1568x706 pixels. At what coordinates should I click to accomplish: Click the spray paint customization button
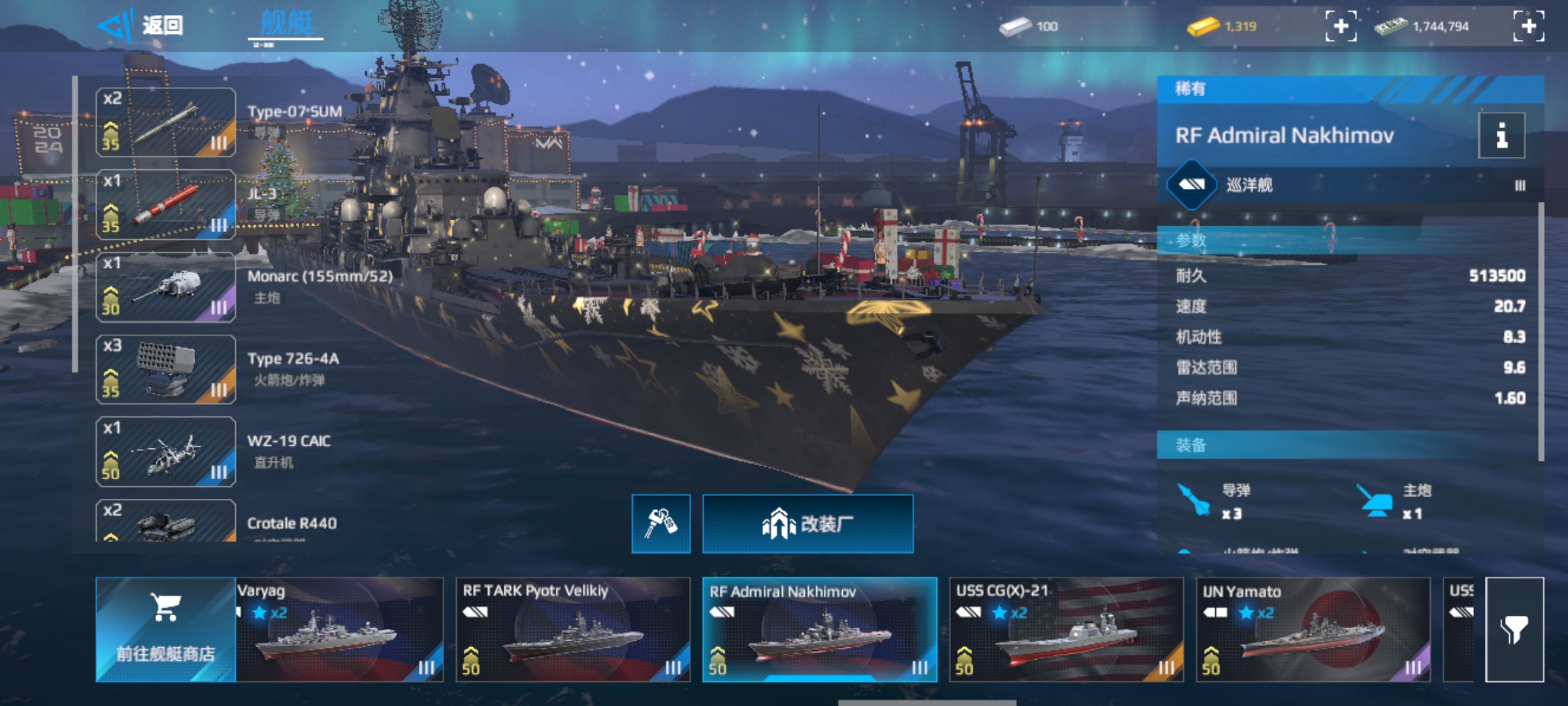(x=661, y=524)
